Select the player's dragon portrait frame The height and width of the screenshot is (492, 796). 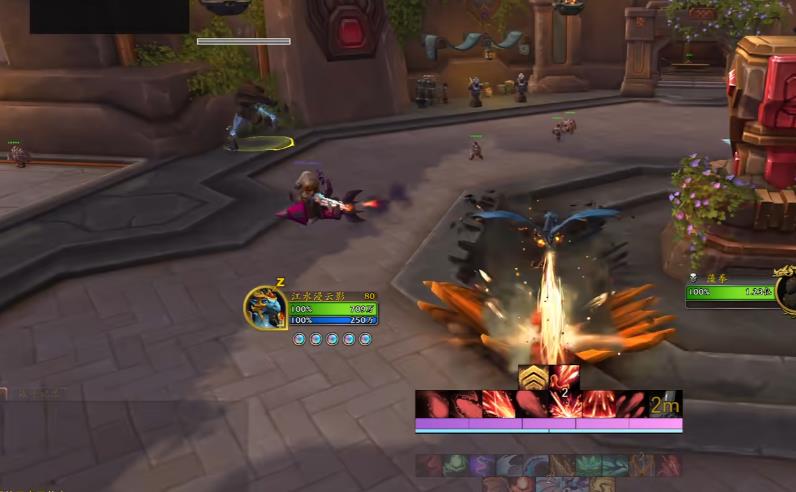tap(267, 308)
